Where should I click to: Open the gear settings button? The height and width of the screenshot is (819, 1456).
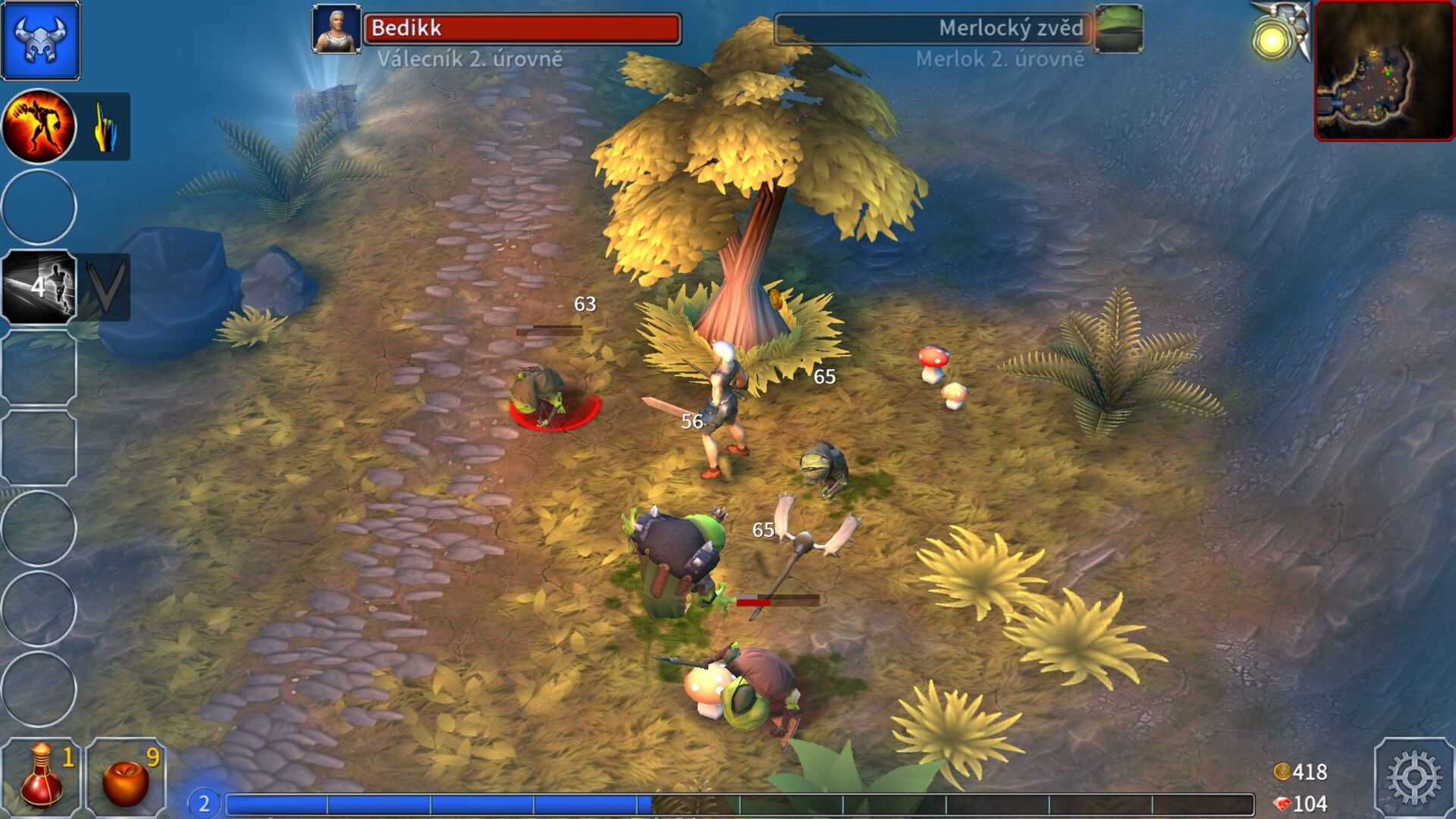pos(1414,777)
